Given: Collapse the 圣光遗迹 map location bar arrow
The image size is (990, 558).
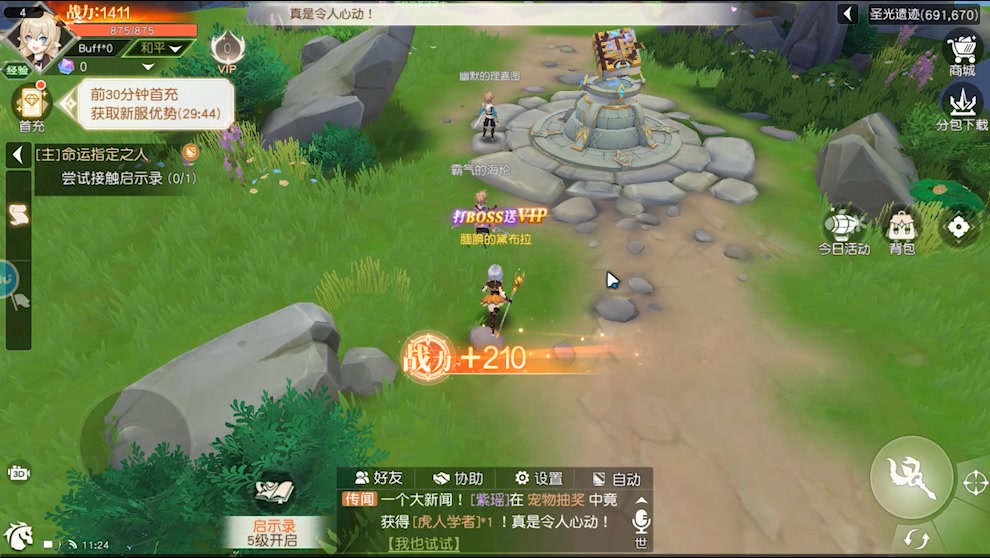Looking at the screenshot, I should pos(849,14).
